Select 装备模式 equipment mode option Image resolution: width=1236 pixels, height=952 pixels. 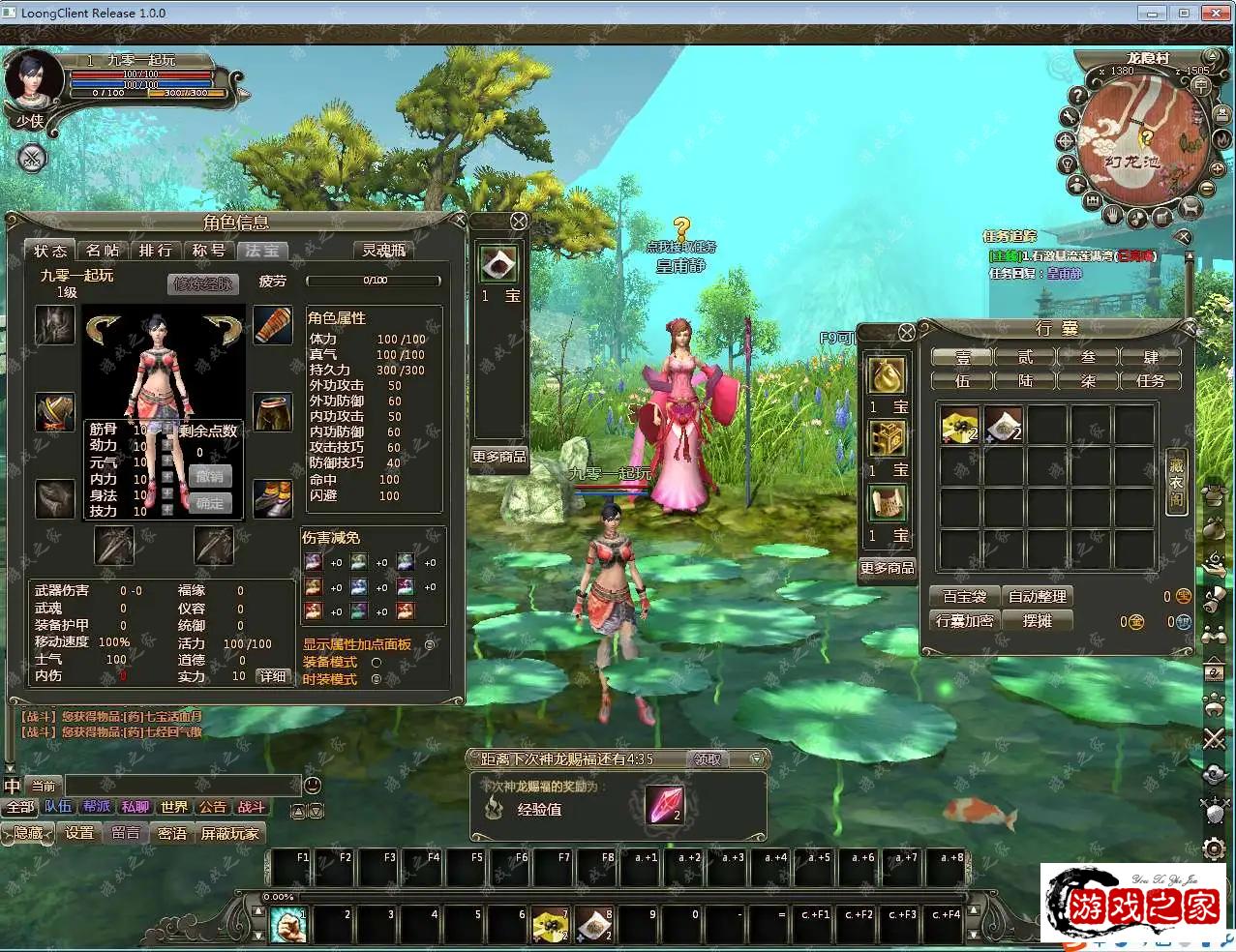click(377, 663)
